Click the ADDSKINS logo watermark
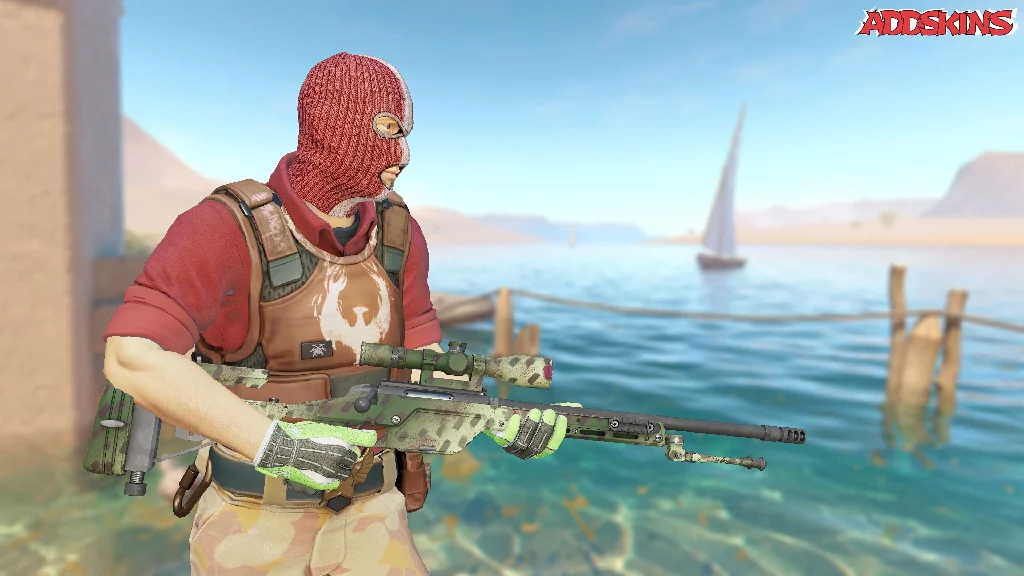Viewport: 1024px width, 576px height. [936, 22]
